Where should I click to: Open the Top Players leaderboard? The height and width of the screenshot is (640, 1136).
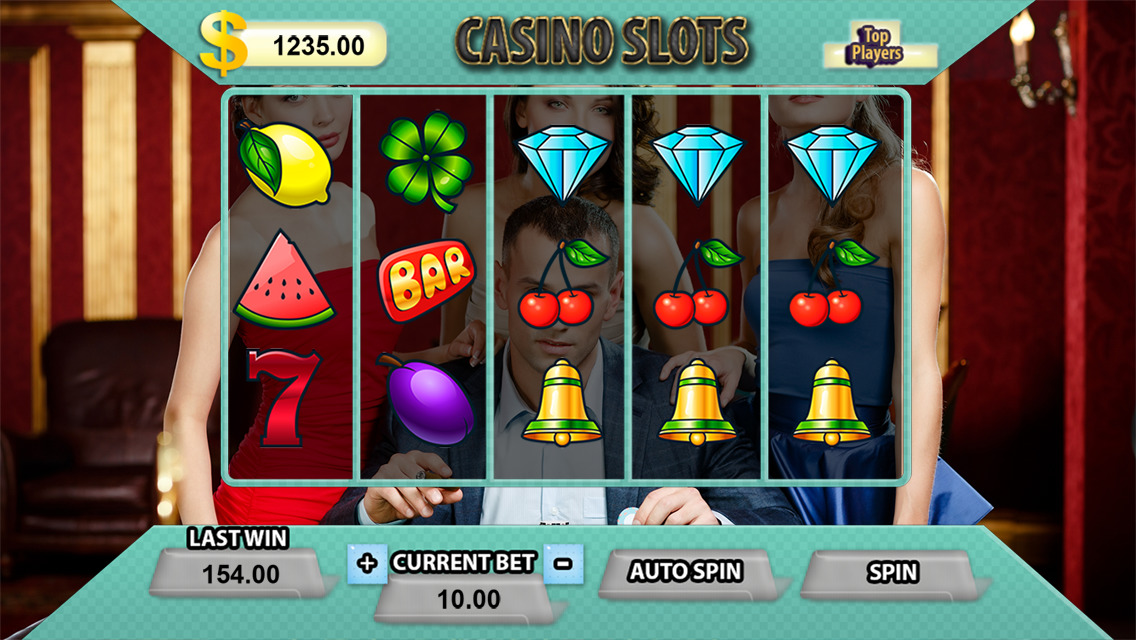point(876,46)
